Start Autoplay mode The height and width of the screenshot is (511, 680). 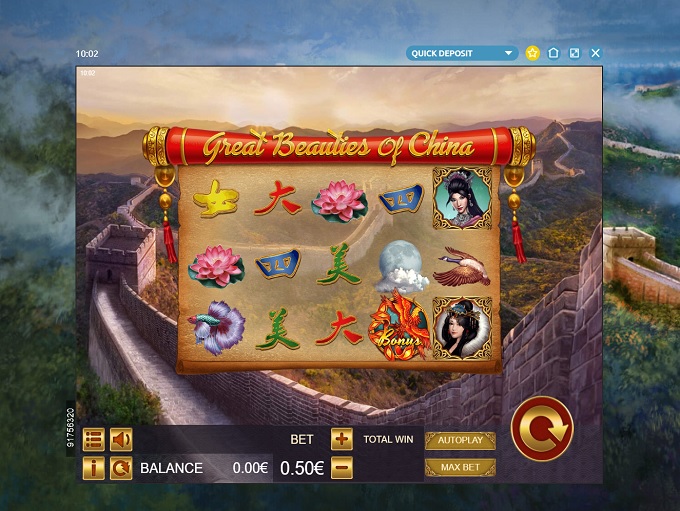pos(460,440)
